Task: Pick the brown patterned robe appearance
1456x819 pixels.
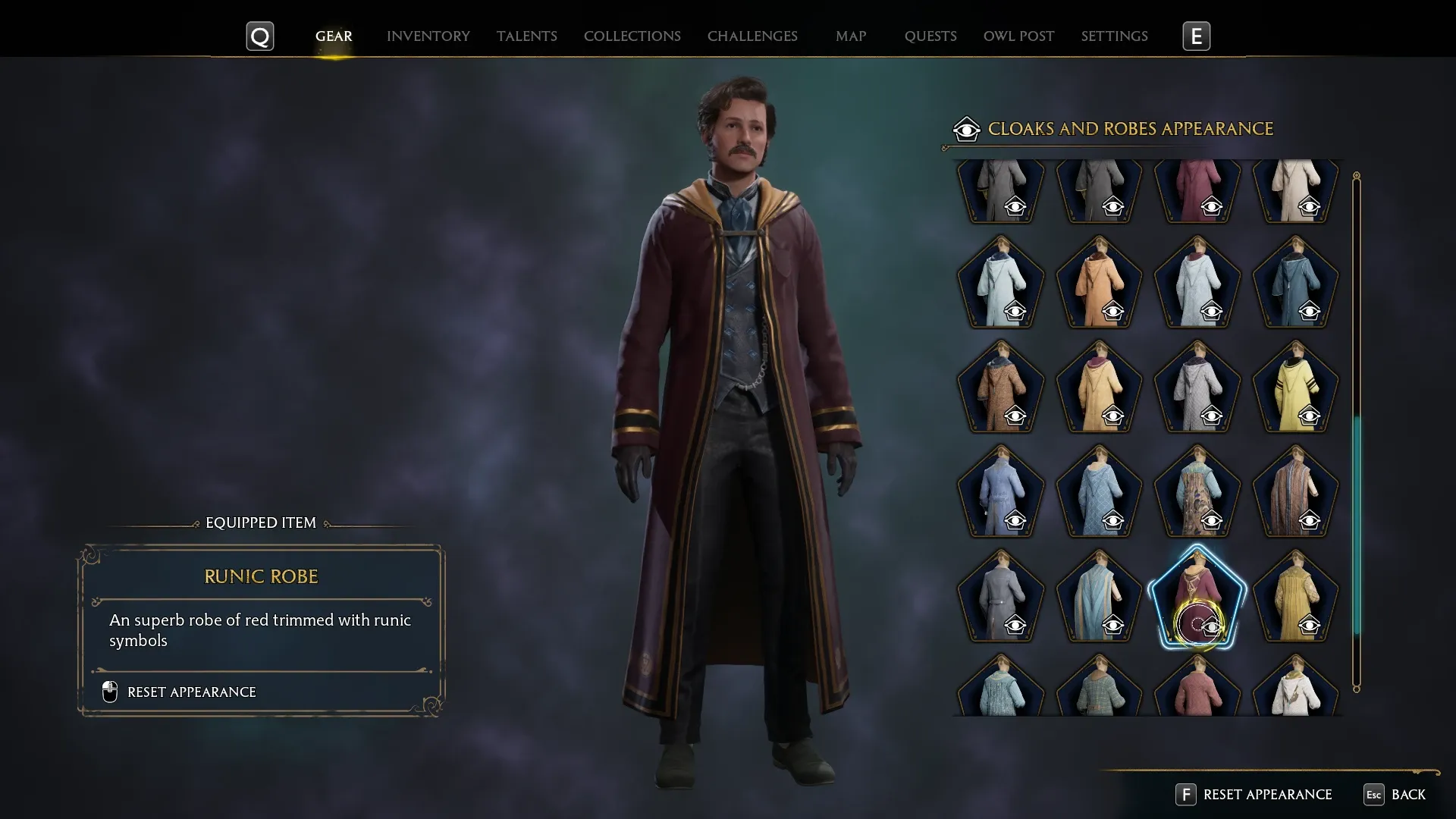Action: pyautogui.click(x=1000, y=387)
